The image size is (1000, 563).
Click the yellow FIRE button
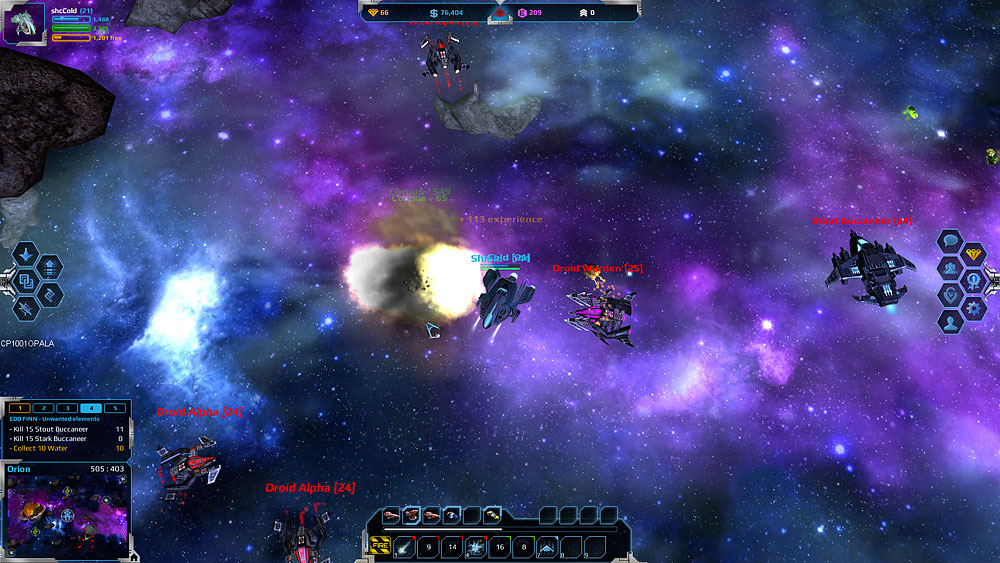[380, 546]
